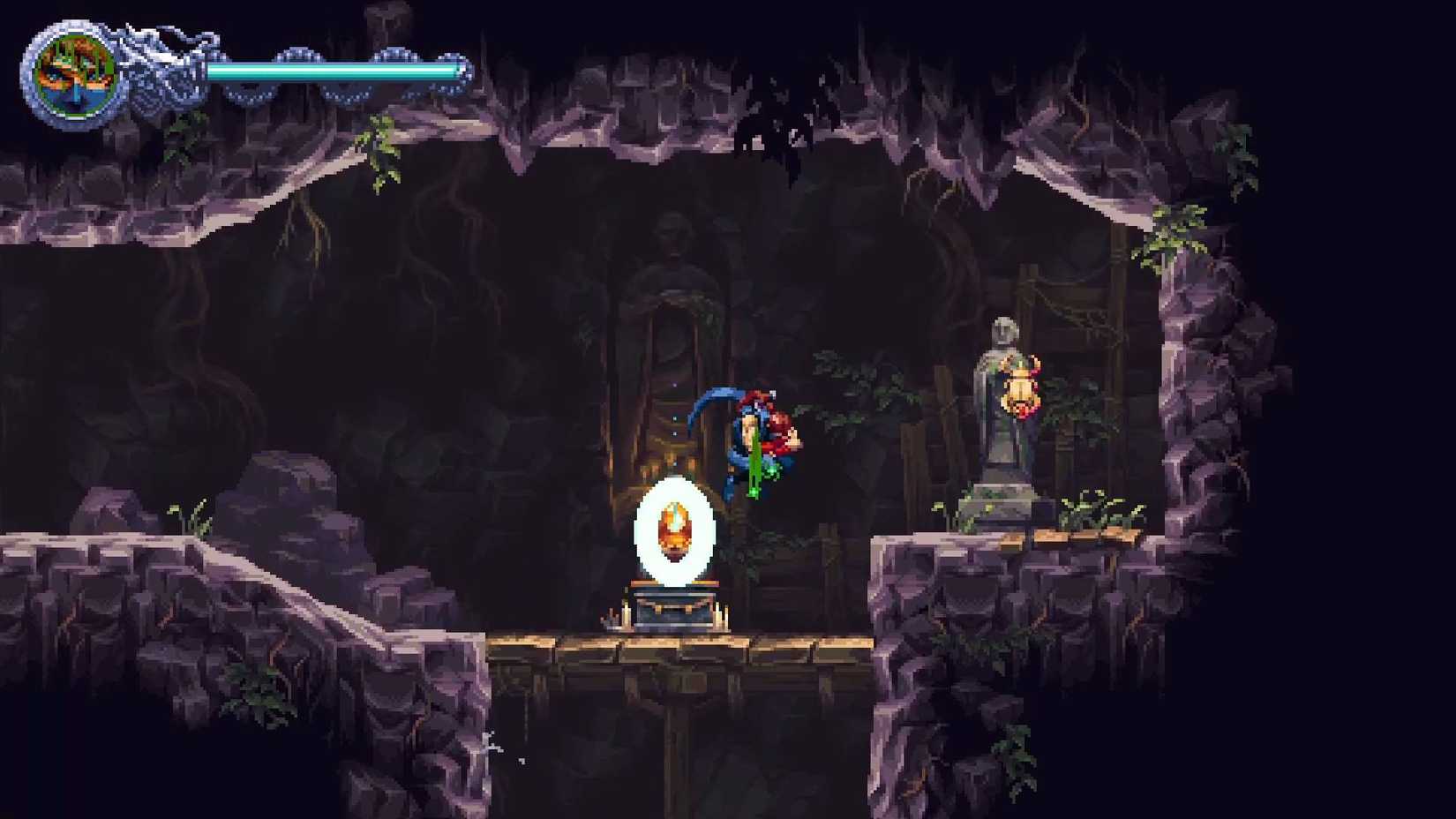Open the stone altar pedestal beneath the egg

pyautogui.click(x=675, y=609)
